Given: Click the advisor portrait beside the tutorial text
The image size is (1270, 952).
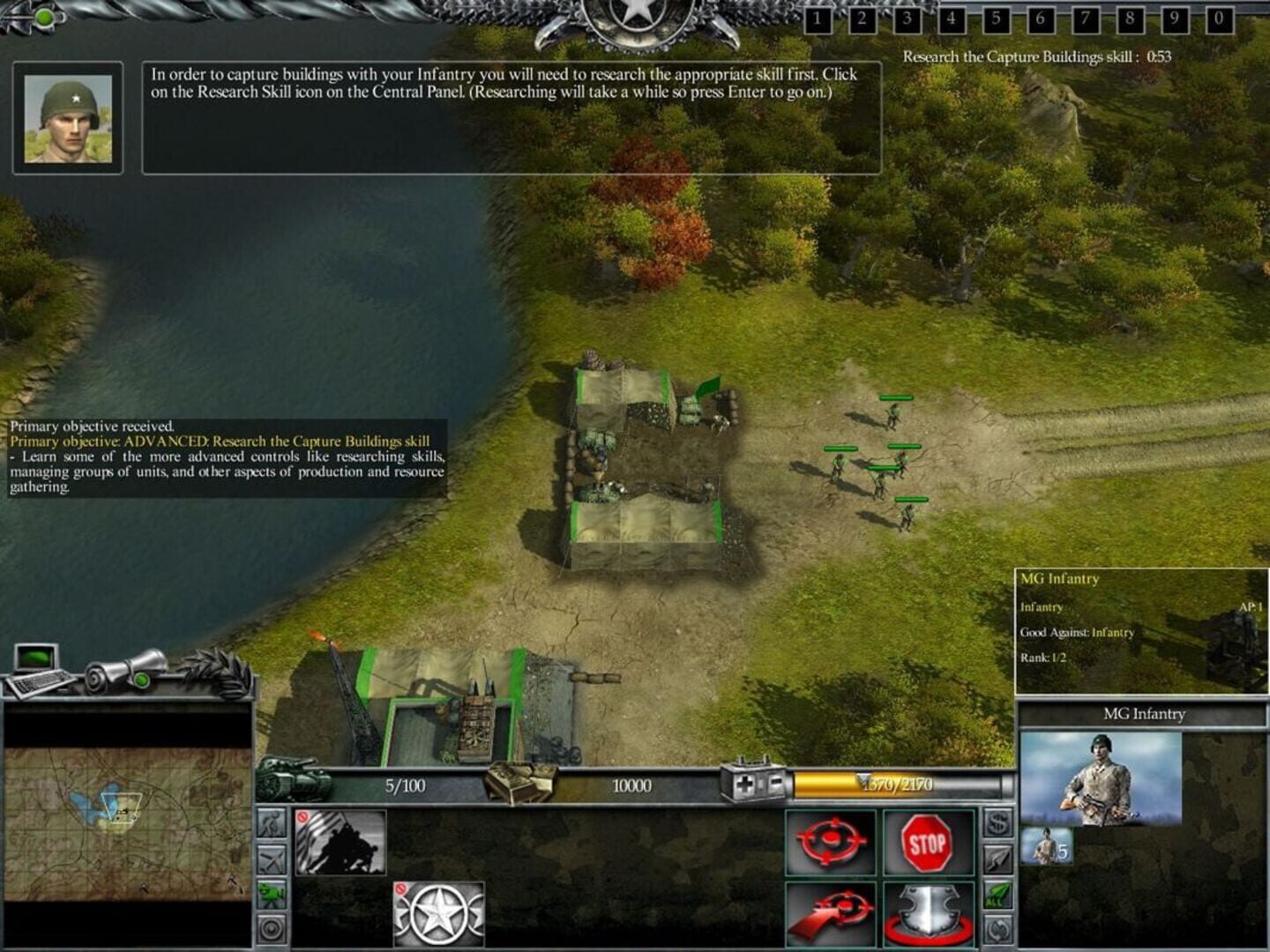Looking at the screenshot, I should [x=66, y=119].
